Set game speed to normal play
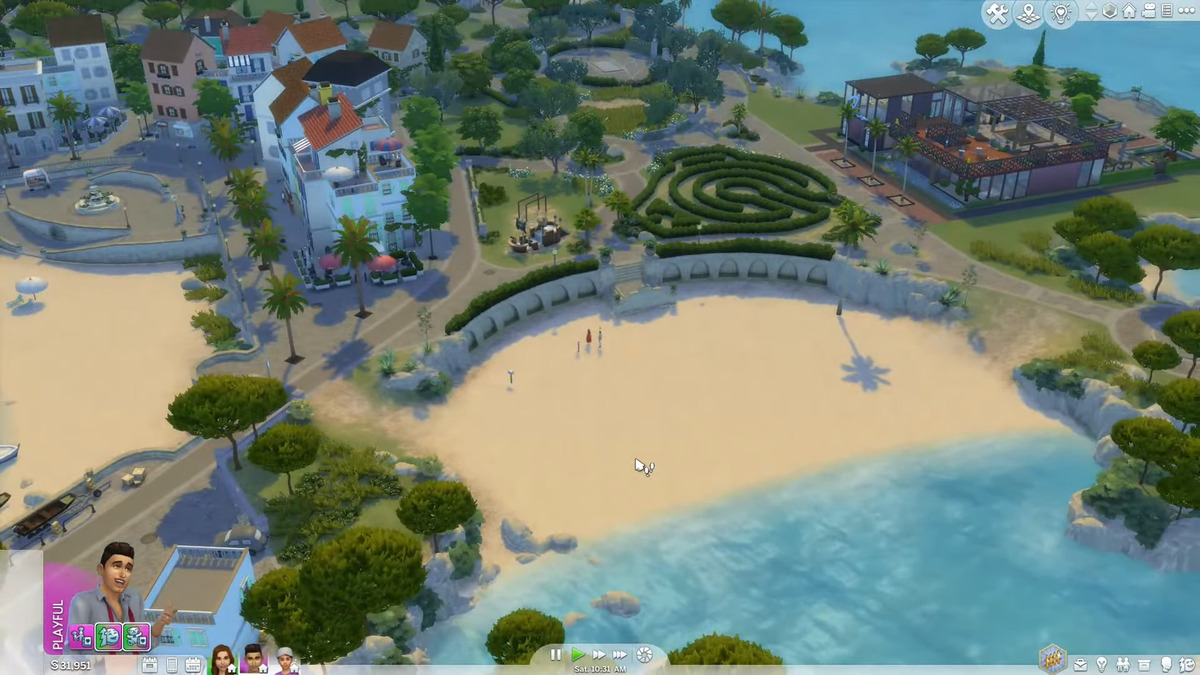Image resolution: width=1200 pixels, height=675 pixels. click(578, 655)
